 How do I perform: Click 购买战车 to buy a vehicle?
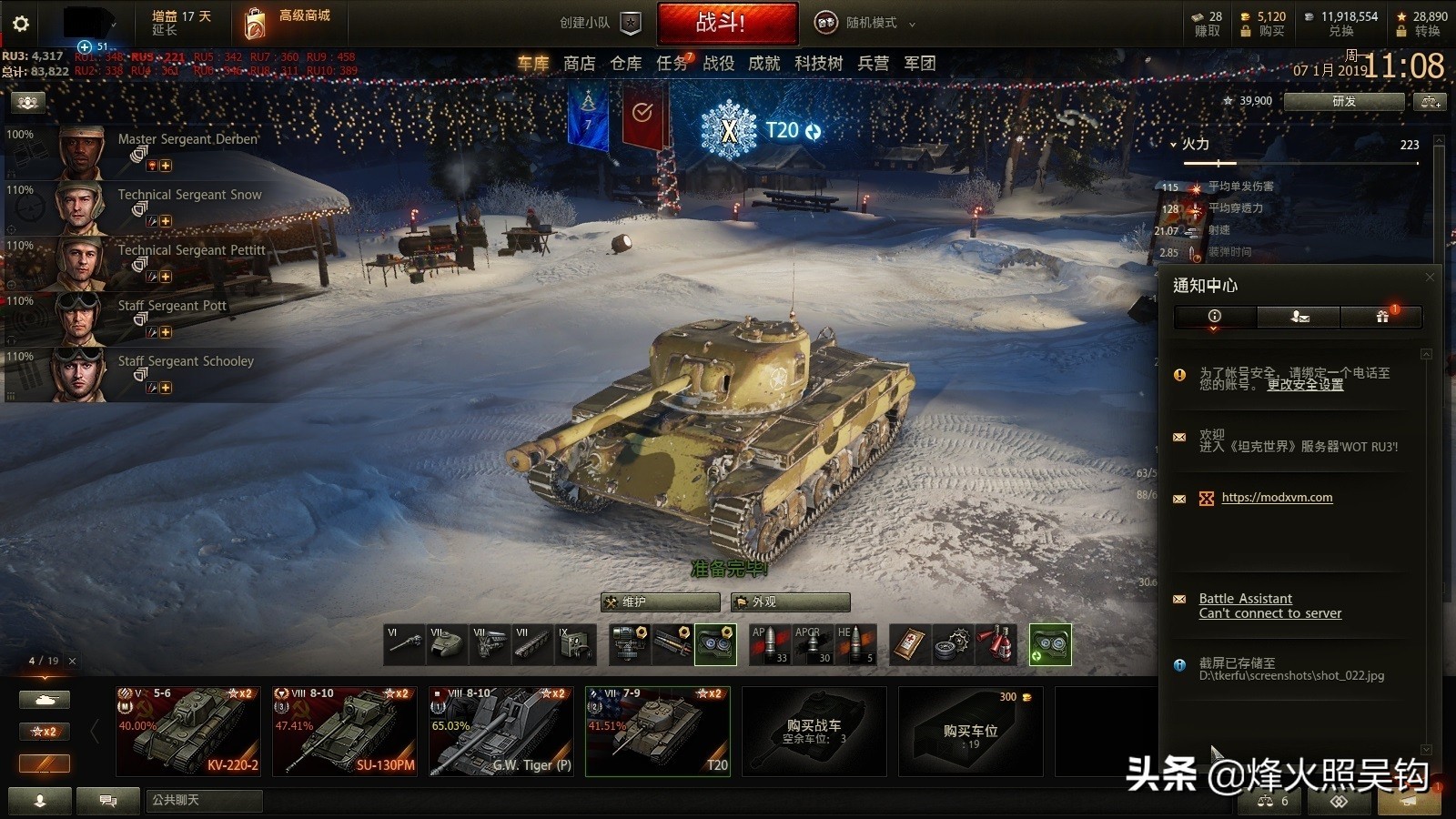click(814, 731)
